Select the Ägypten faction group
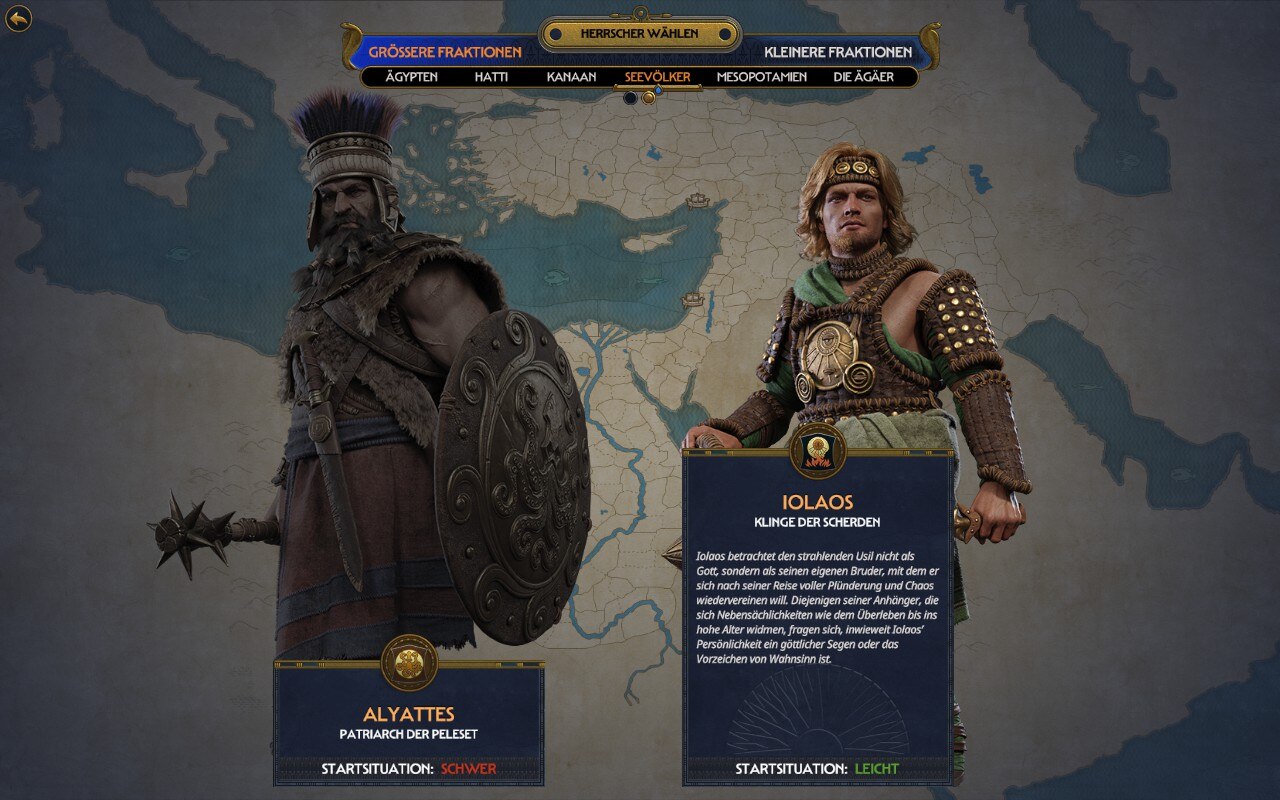The image size is (1280, 800). coord(412,77)
